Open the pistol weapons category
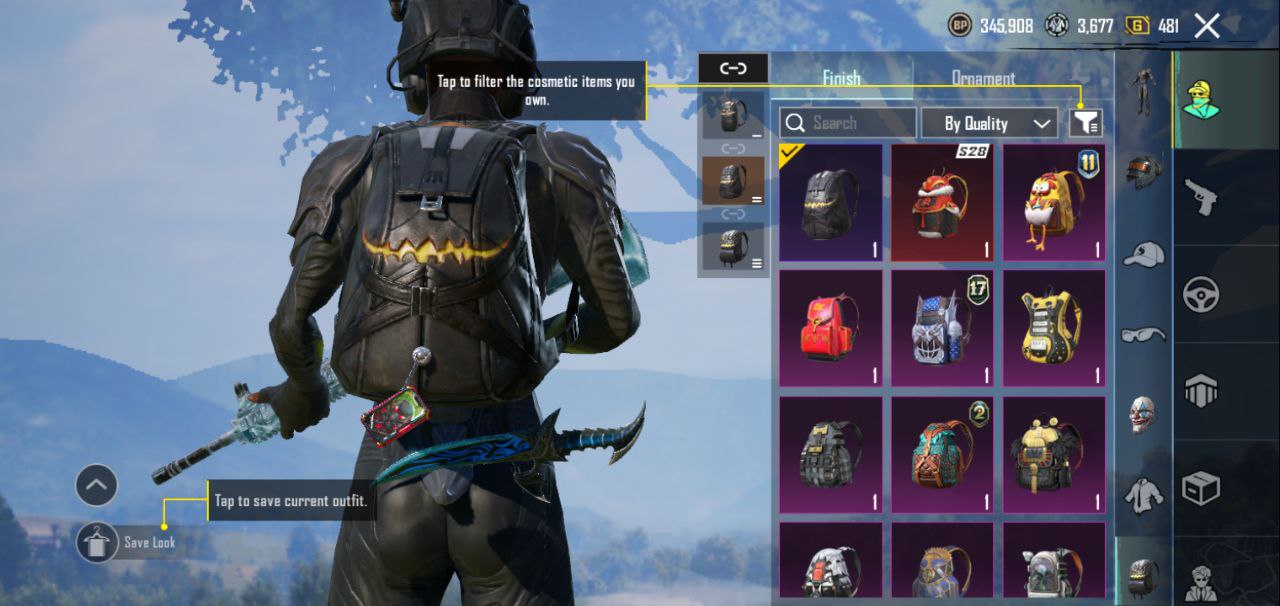This screenshot has height=606, width=1280. 1200,196
